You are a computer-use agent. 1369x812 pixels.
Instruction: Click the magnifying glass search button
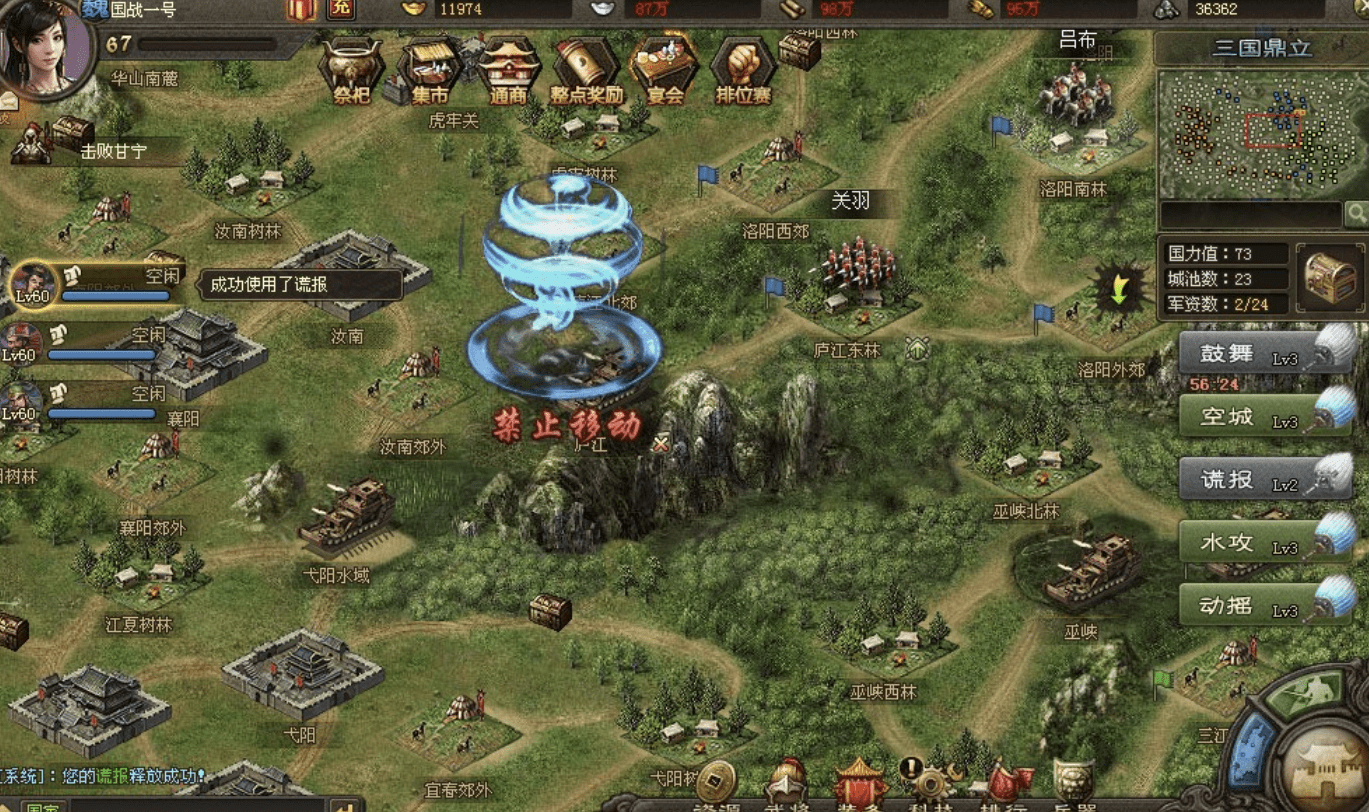click(1357, 213)
